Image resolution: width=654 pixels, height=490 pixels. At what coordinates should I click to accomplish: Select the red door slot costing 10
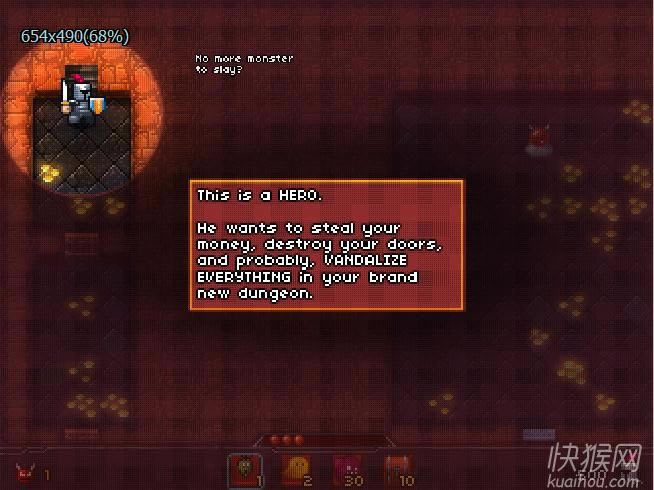click(x=399, y=470)
